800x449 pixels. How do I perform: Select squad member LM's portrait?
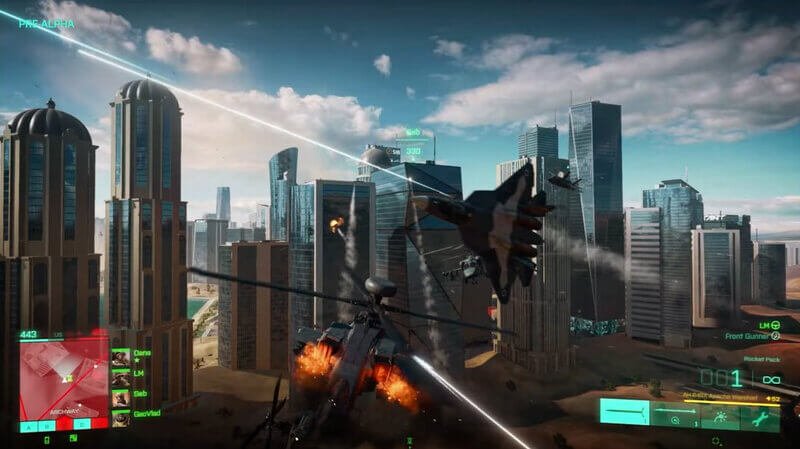(120, 378)
